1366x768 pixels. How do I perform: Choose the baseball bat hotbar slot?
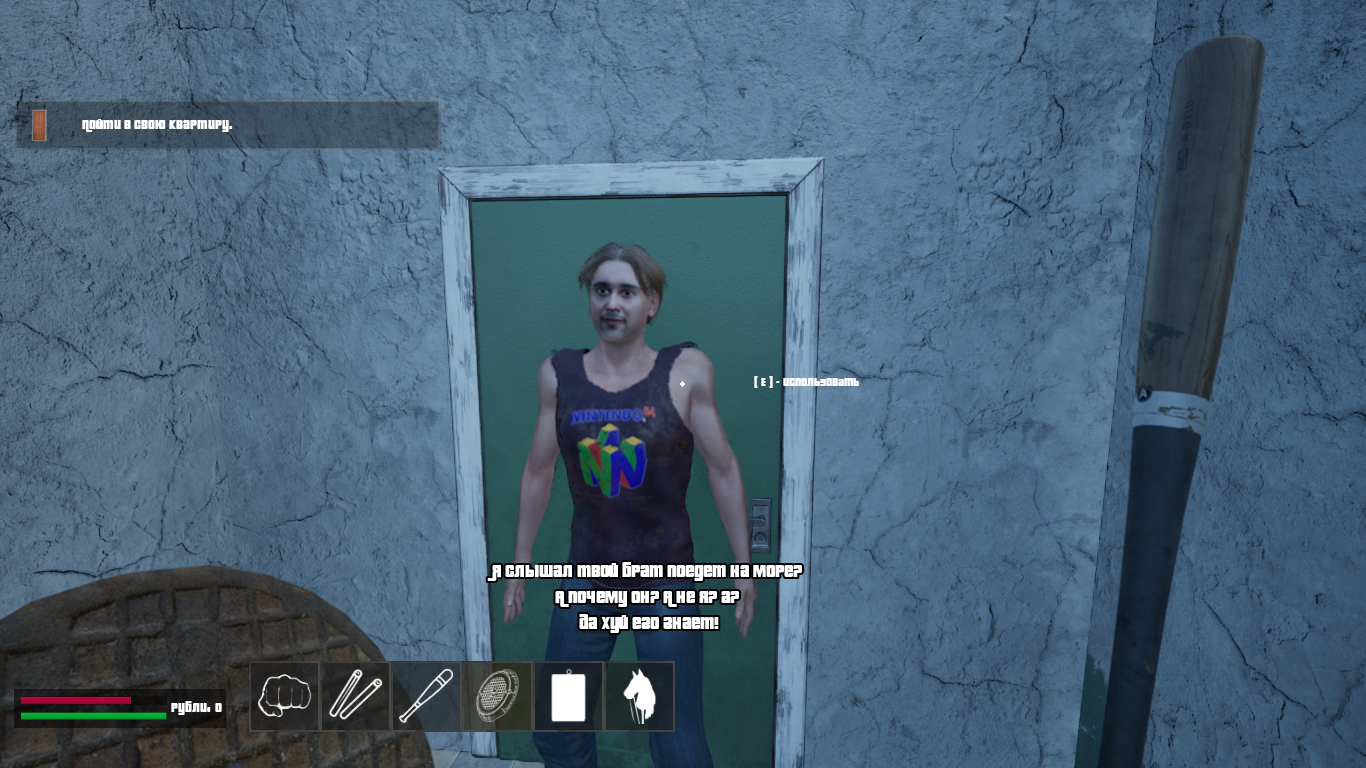[427, 696]
